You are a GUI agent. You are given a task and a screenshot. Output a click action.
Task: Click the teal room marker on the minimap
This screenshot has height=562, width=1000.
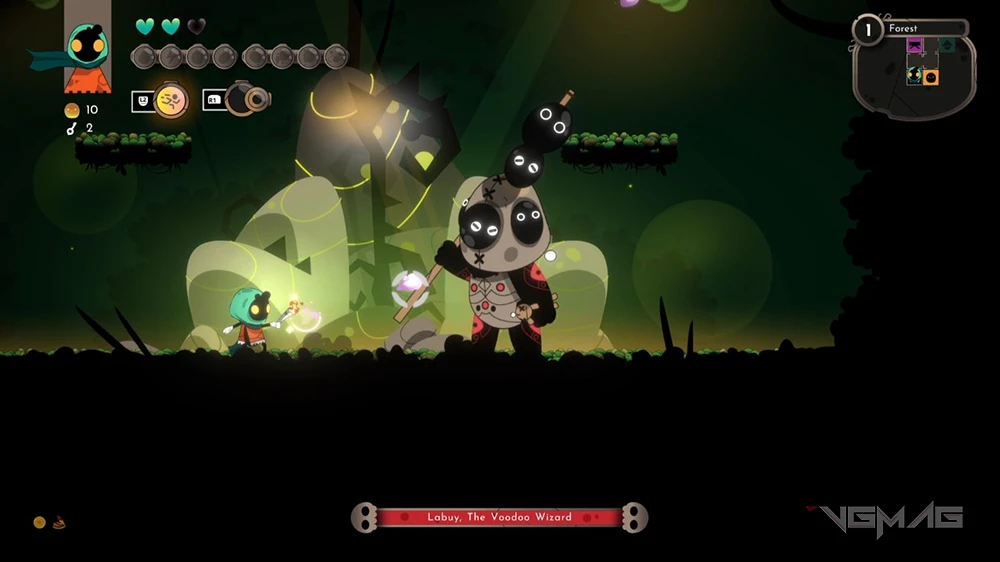tap(946, 45)
